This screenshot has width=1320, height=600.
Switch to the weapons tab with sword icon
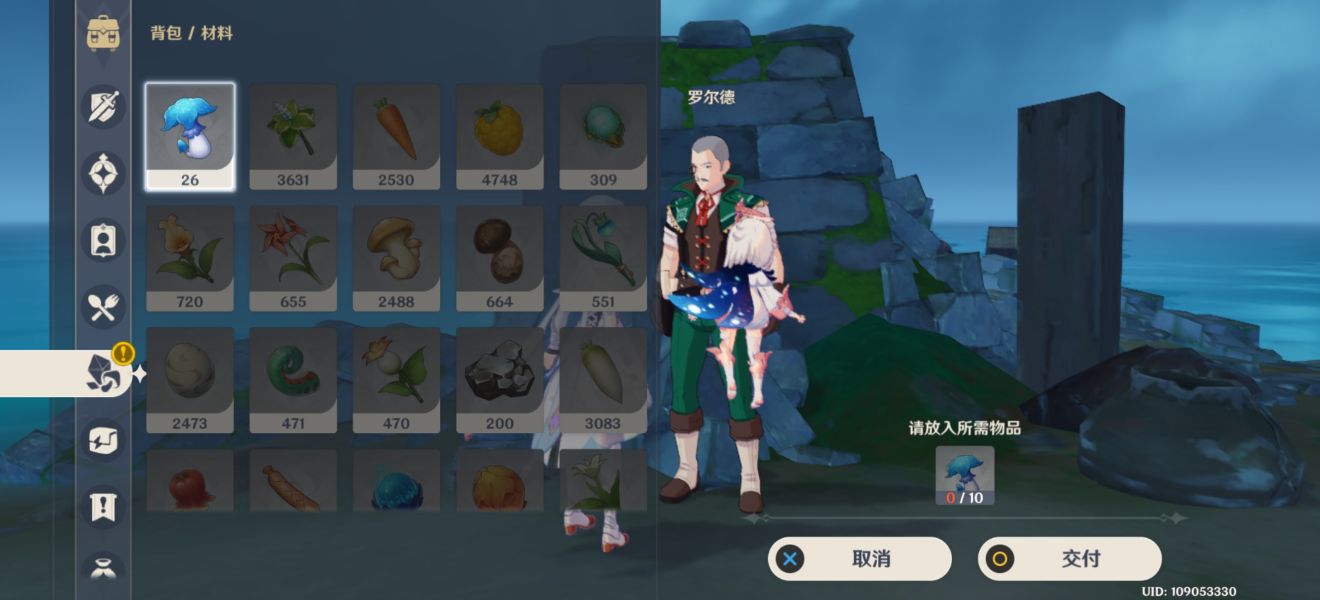tap(103, 107)
